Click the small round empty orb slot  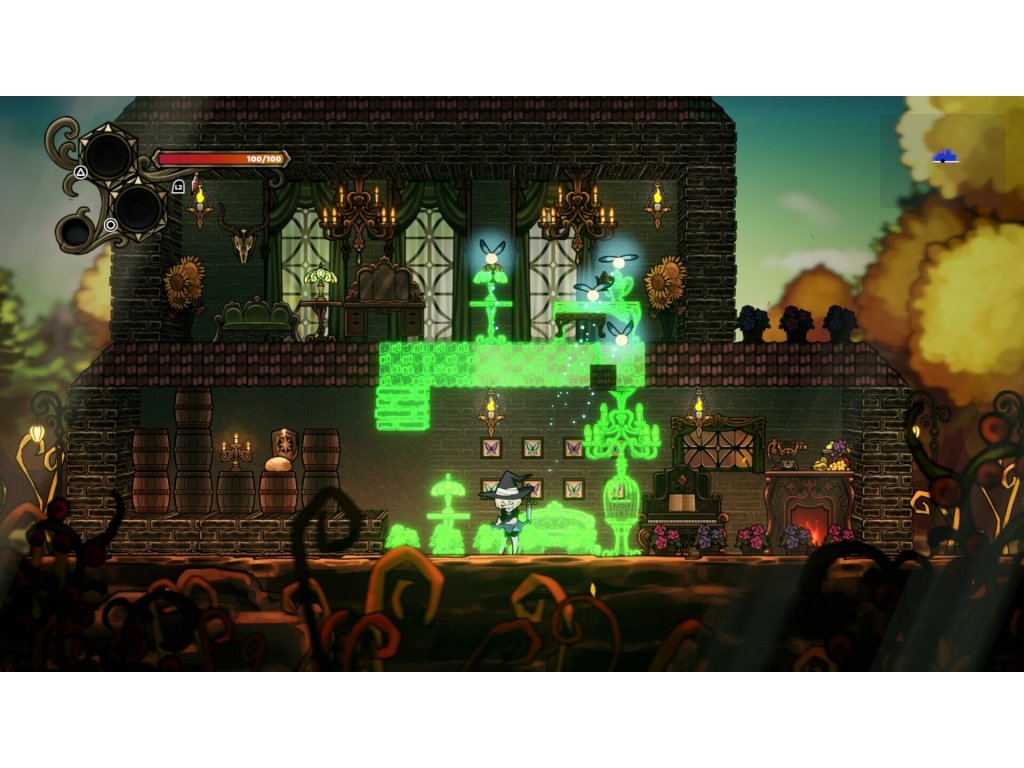coord(74,232)
